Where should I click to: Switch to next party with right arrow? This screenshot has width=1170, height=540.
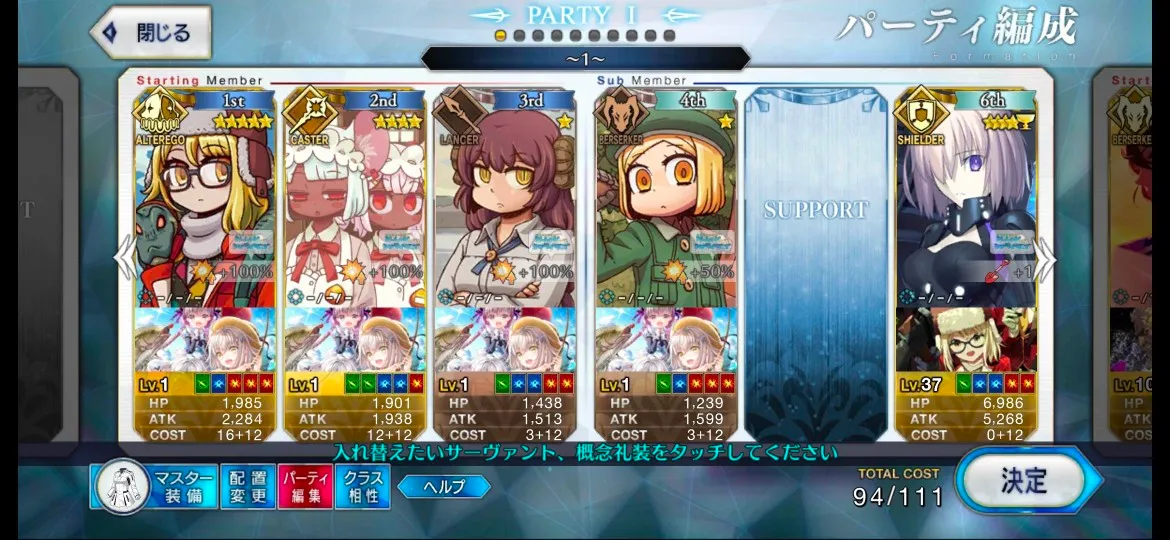click(1045, 260)
